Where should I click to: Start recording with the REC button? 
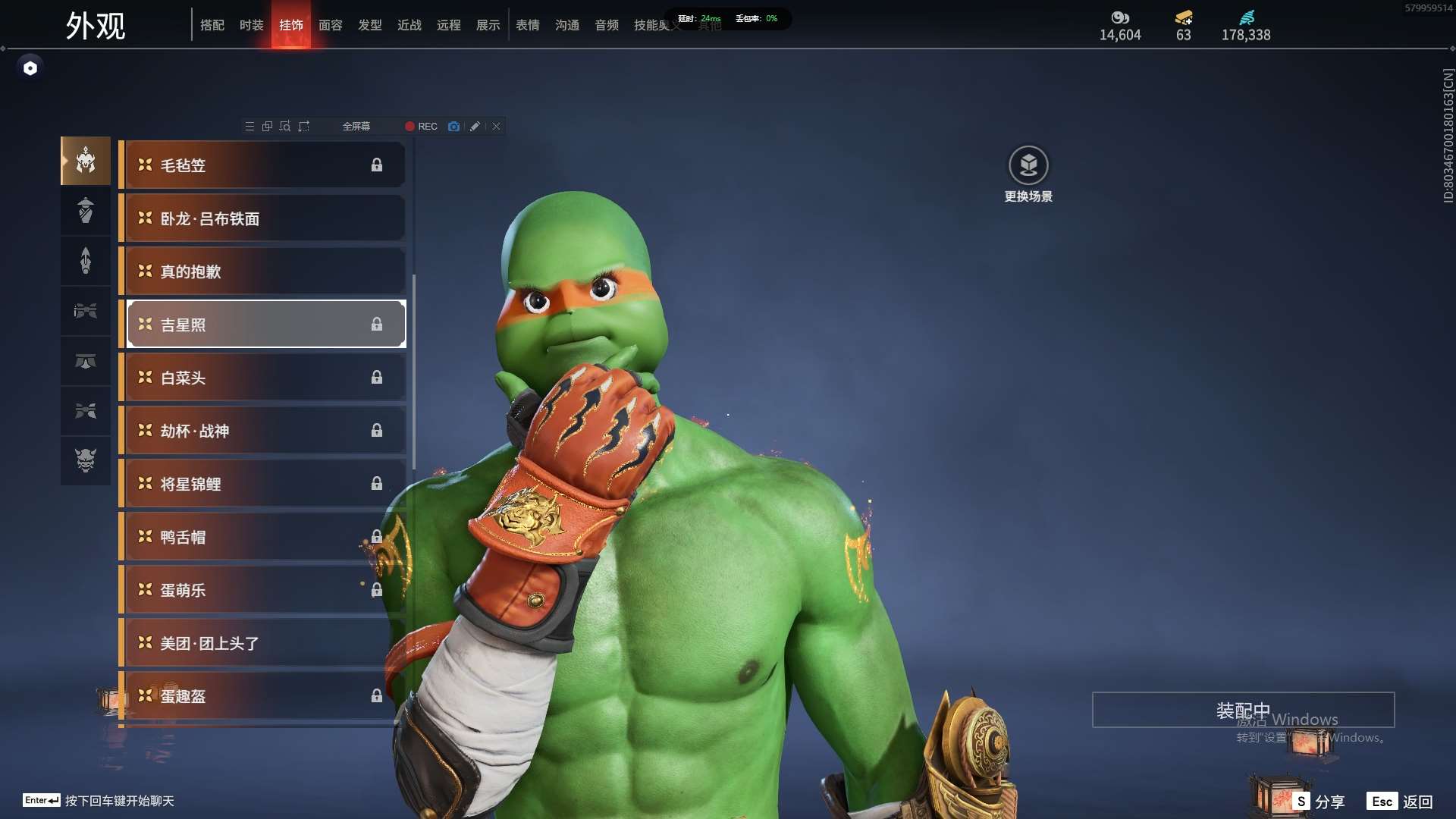[421, 127]
